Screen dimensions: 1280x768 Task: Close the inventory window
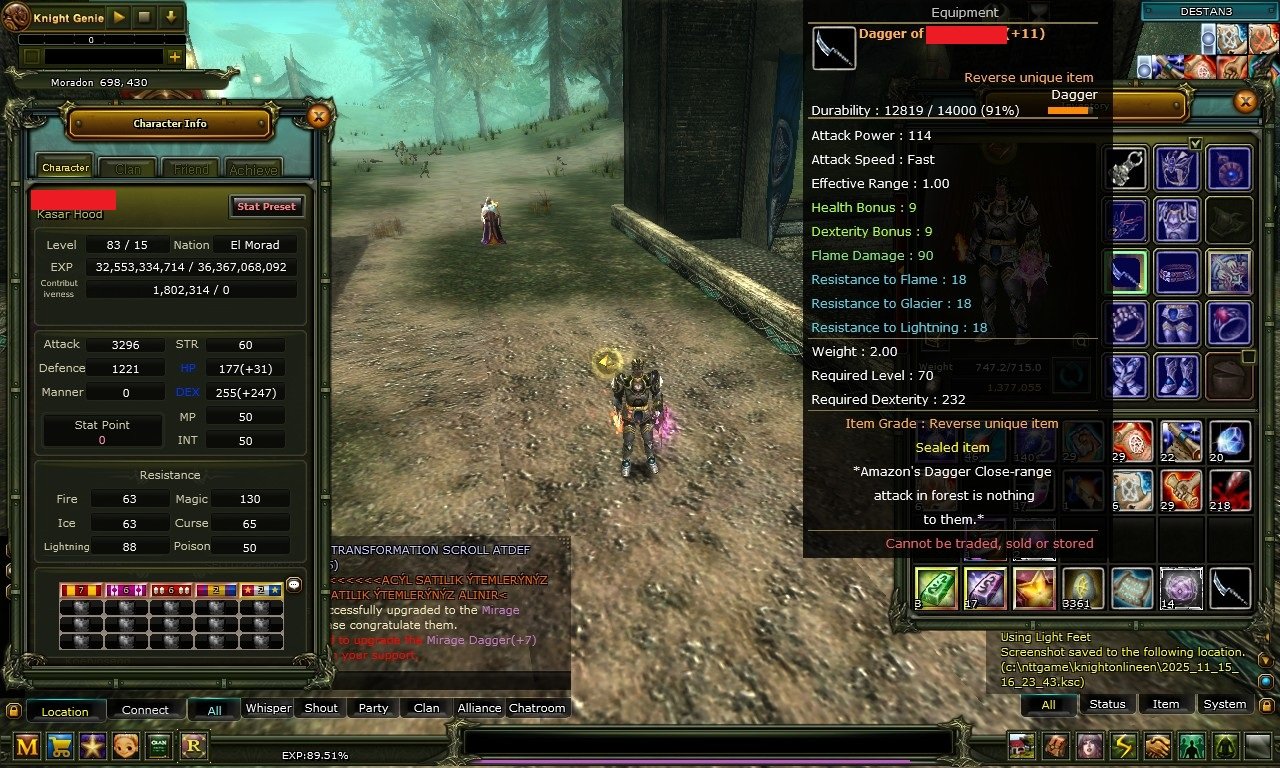coord(1245,101)
